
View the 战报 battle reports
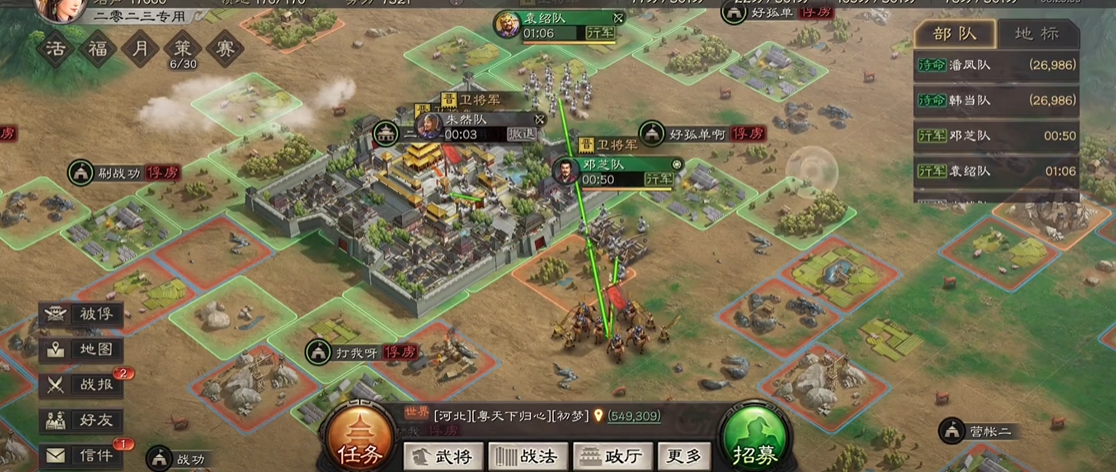tap(82, 385)
